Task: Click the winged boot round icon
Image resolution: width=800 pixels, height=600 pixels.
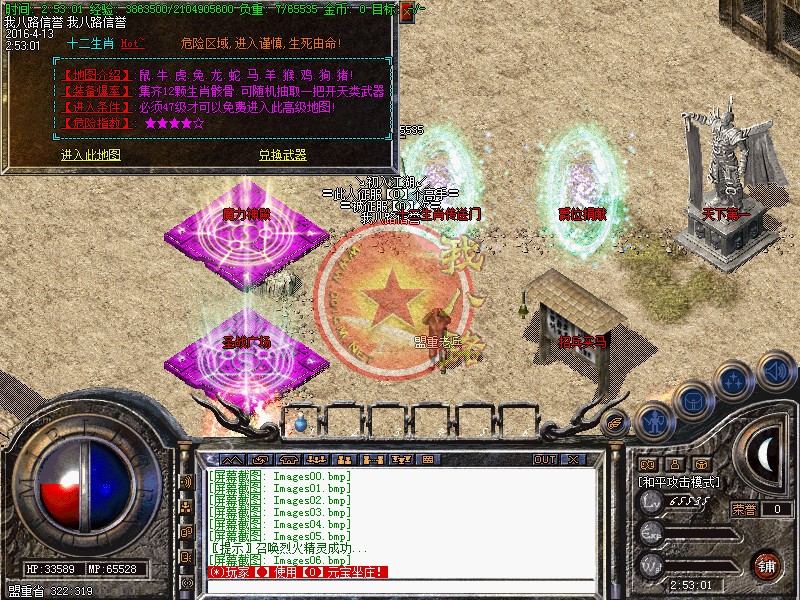Action: pos(616,423)
